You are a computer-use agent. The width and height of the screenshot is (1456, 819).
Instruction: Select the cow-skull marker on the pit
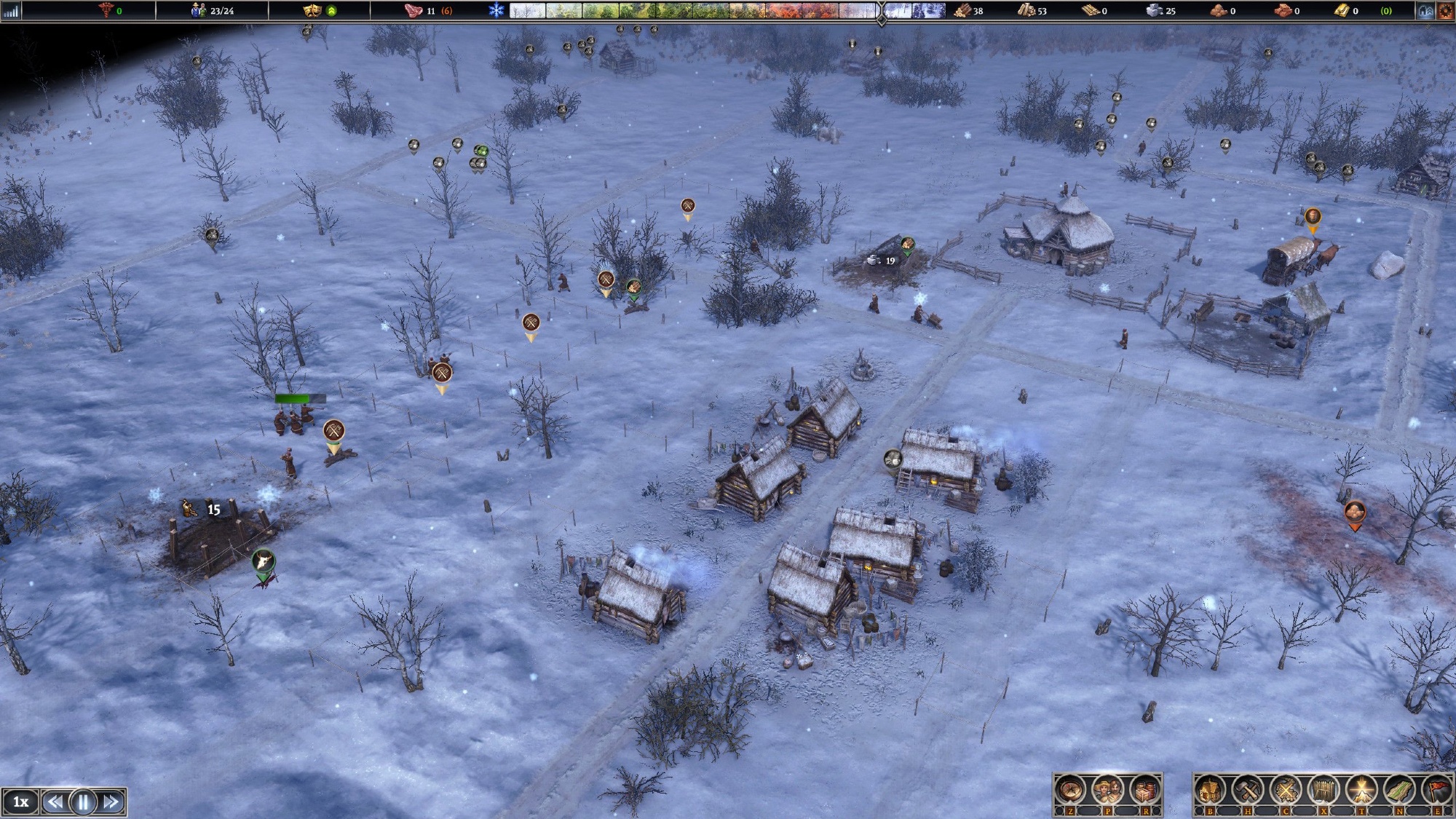[x=262, y=562]
